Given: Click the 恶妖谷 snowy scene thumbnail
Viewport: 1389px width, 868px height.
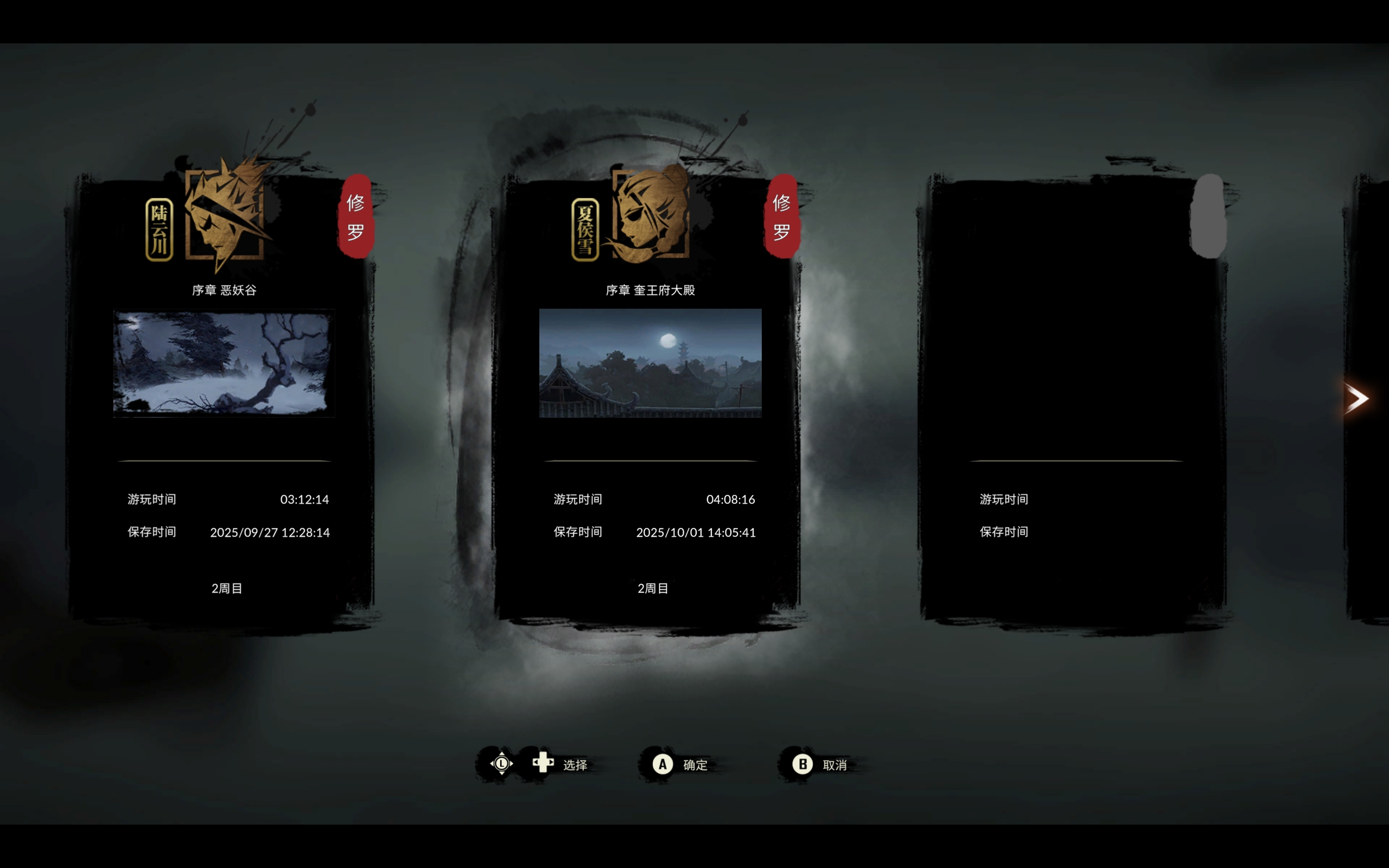Looking at the screenshot, I should 224,363.
